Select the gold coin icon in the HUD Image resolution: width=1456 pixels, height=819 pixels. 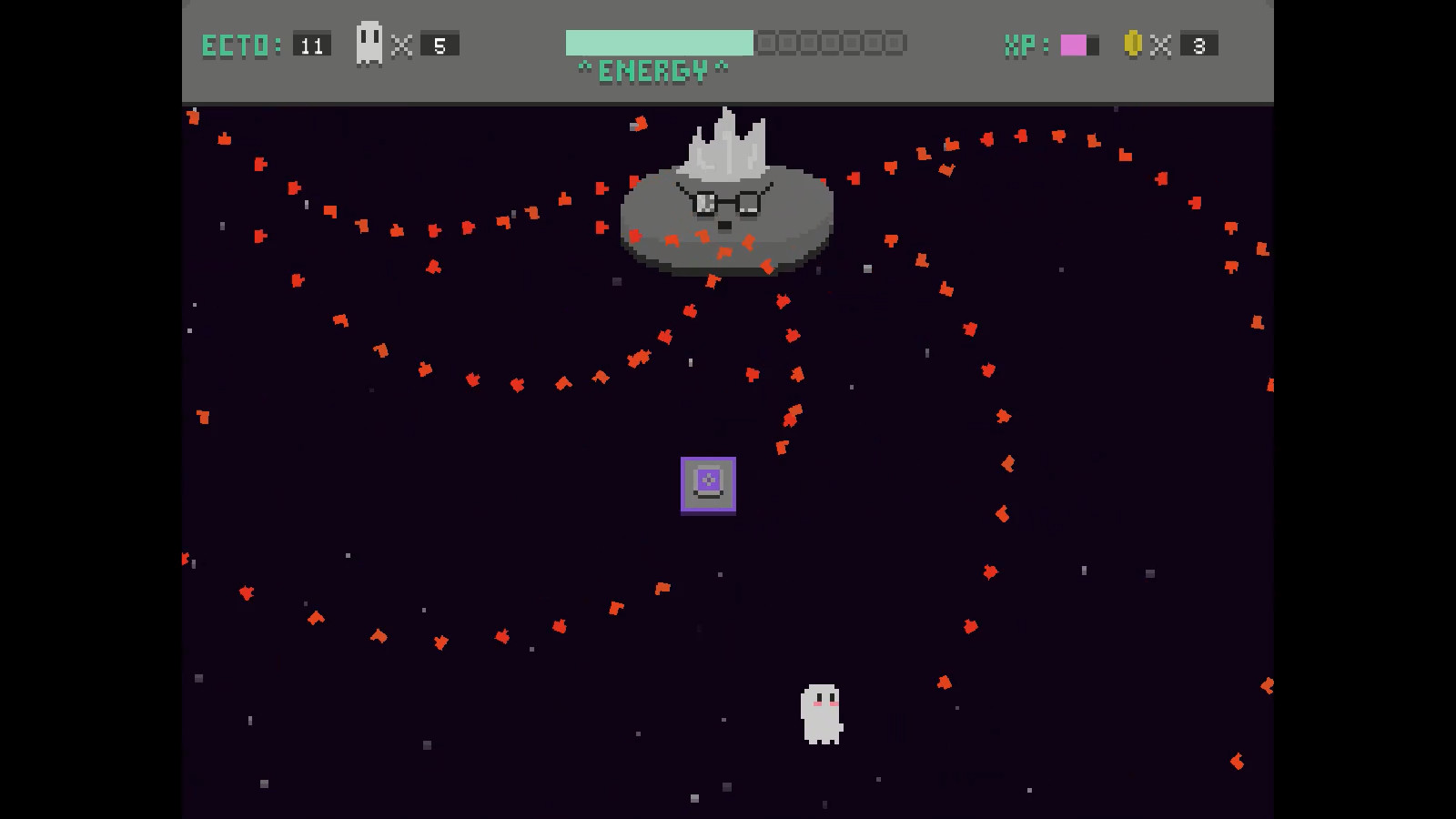tap(1131, 43)
